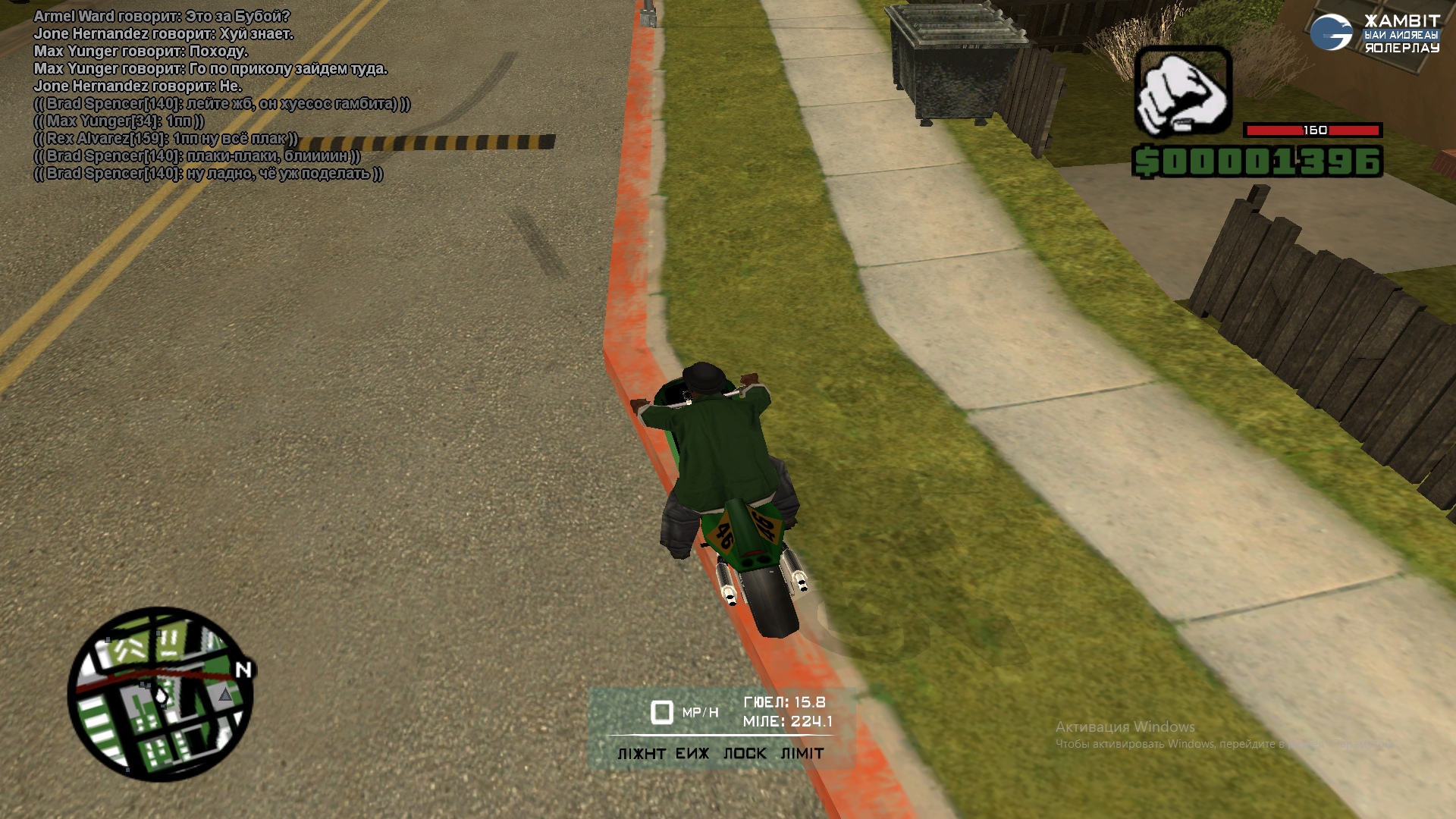Select Brad Spencer's last chat message
Viewport: 1456px width, 819px height.
(x=209, y=174)
